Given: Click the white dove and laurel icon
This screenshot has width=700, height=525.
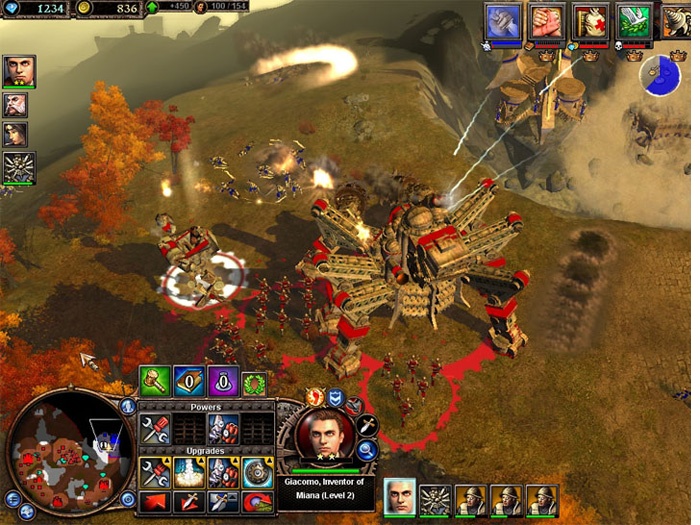Looking at the screenshot, I should 632,21.
